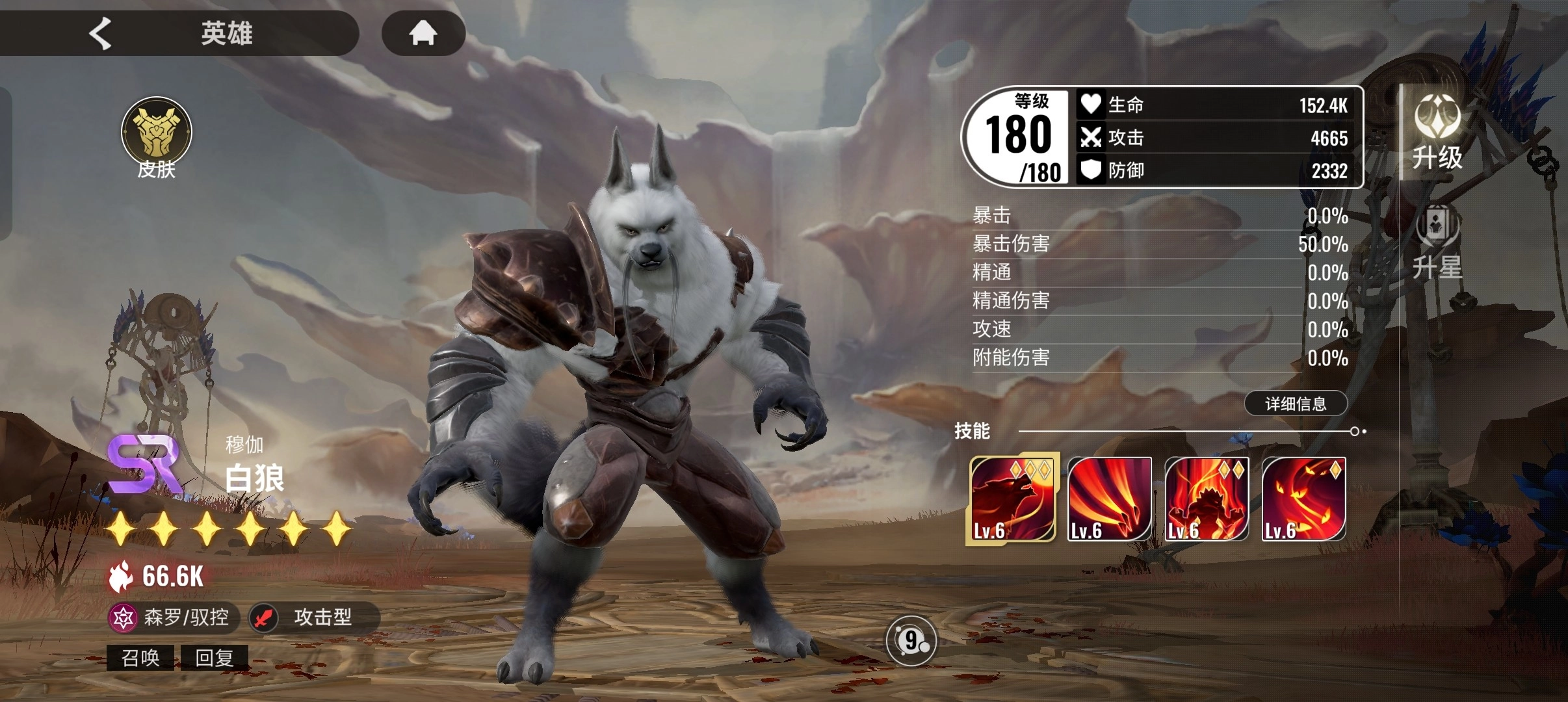Viewport: 1568px width, 702px height.
Task: Show the 回复 recovery tag info
Action: (x=215, y=658)
